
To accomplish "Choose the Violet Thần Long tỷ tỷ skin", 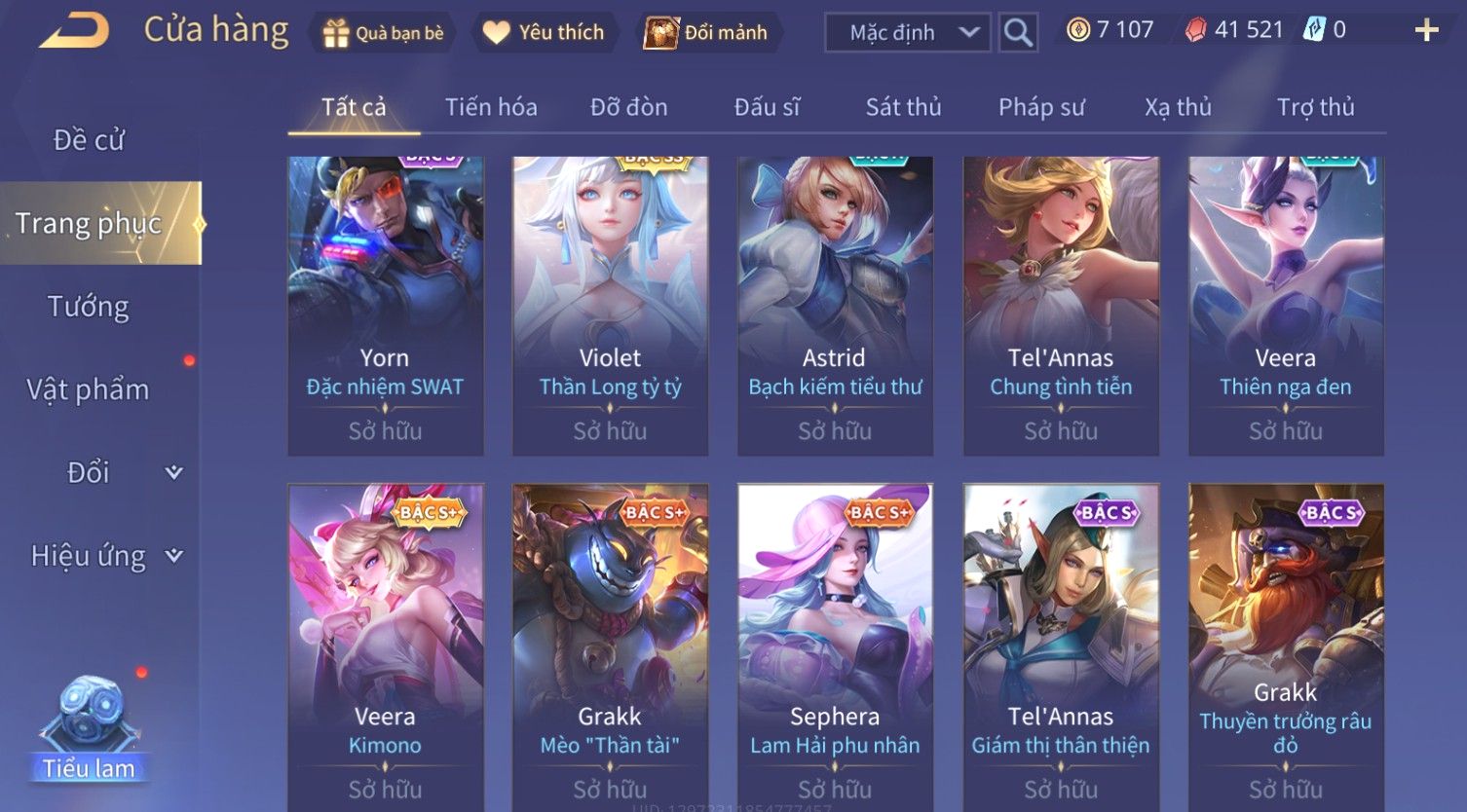I will point(610,306).
